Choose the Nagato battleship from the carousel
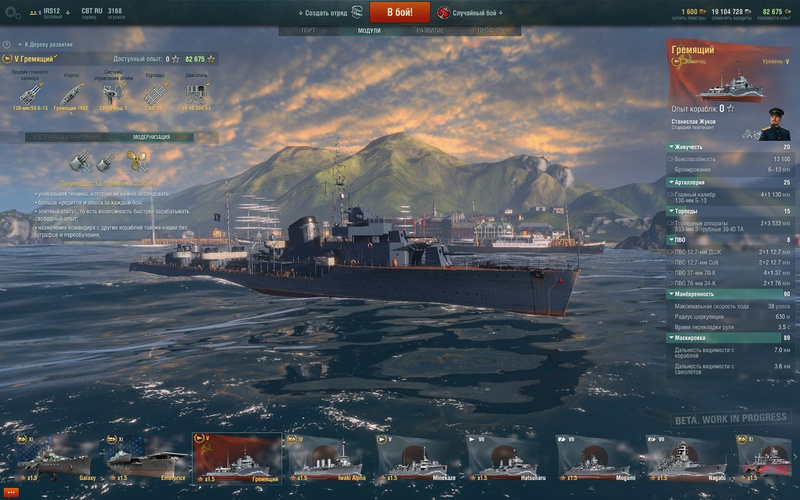800x500 pixels. [686, 459]
